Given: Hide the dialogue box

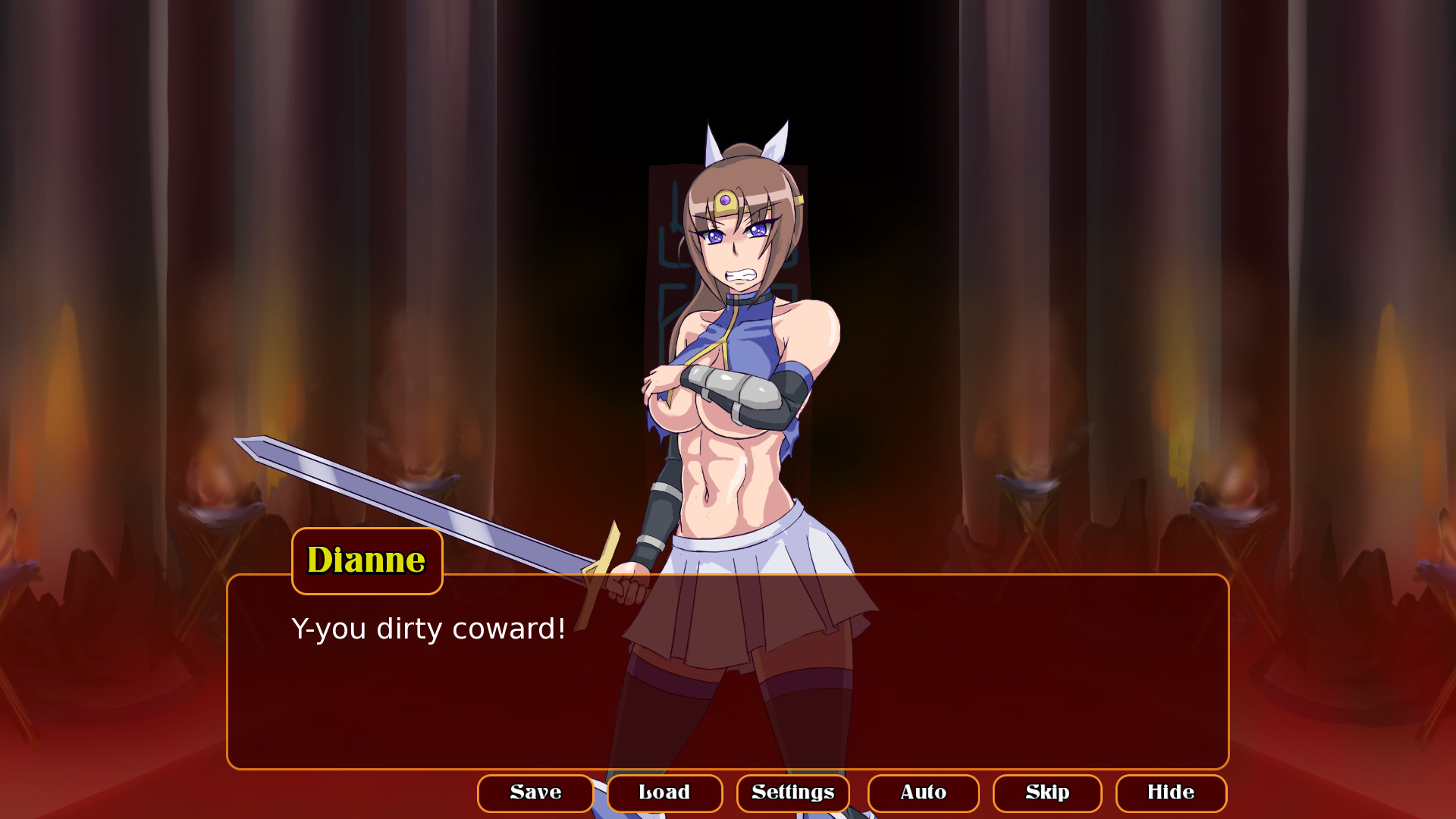Looking at the screenshot, I should (1171, 793).
